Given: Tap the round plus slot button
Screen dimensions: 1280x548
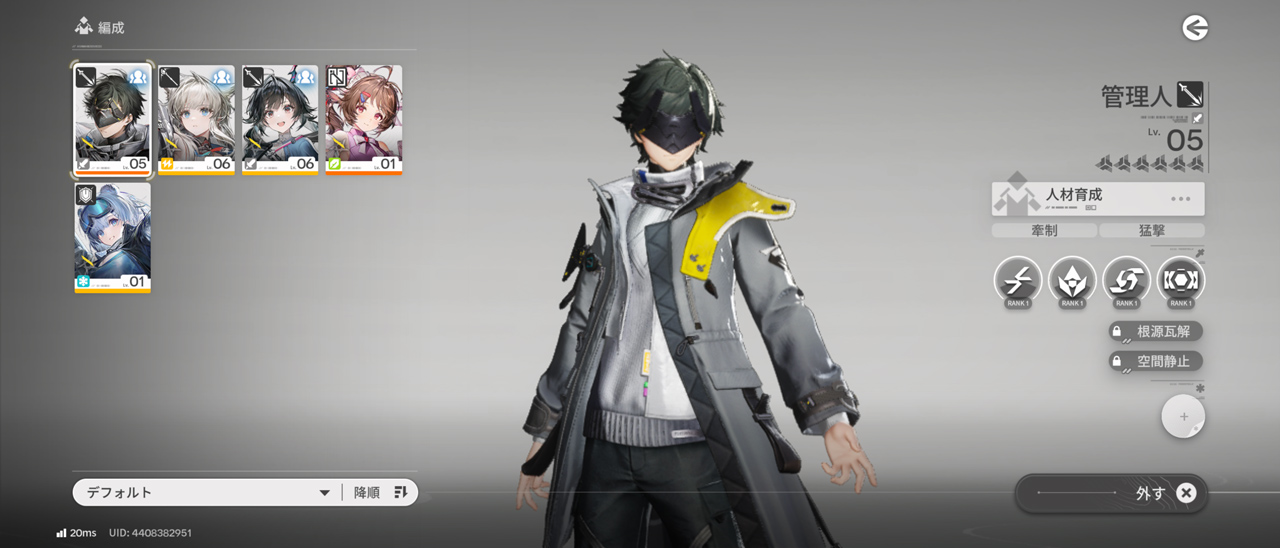Looking at the screenshot, I should tap(1183, 417).
